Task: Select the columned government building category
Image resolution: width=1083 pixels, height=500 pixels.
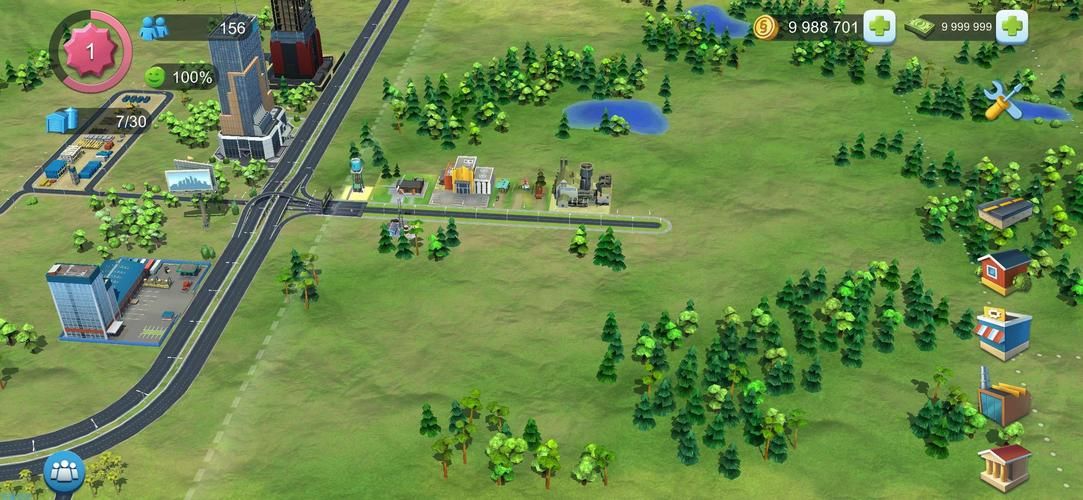Action: [x=1004, y=465]
